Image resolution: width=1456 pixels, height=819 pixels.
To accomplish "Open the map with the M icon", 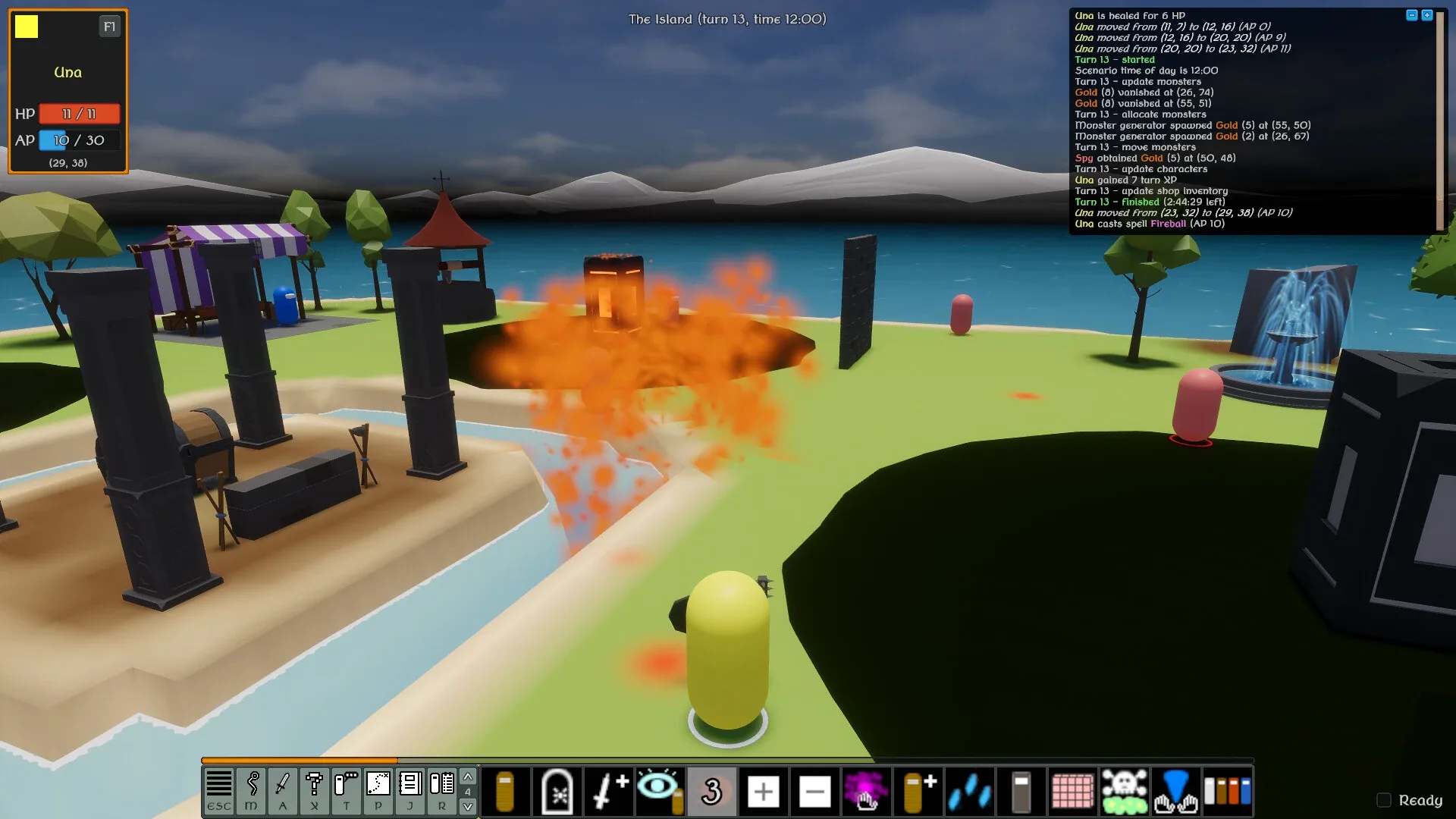I will coord(250,791).
